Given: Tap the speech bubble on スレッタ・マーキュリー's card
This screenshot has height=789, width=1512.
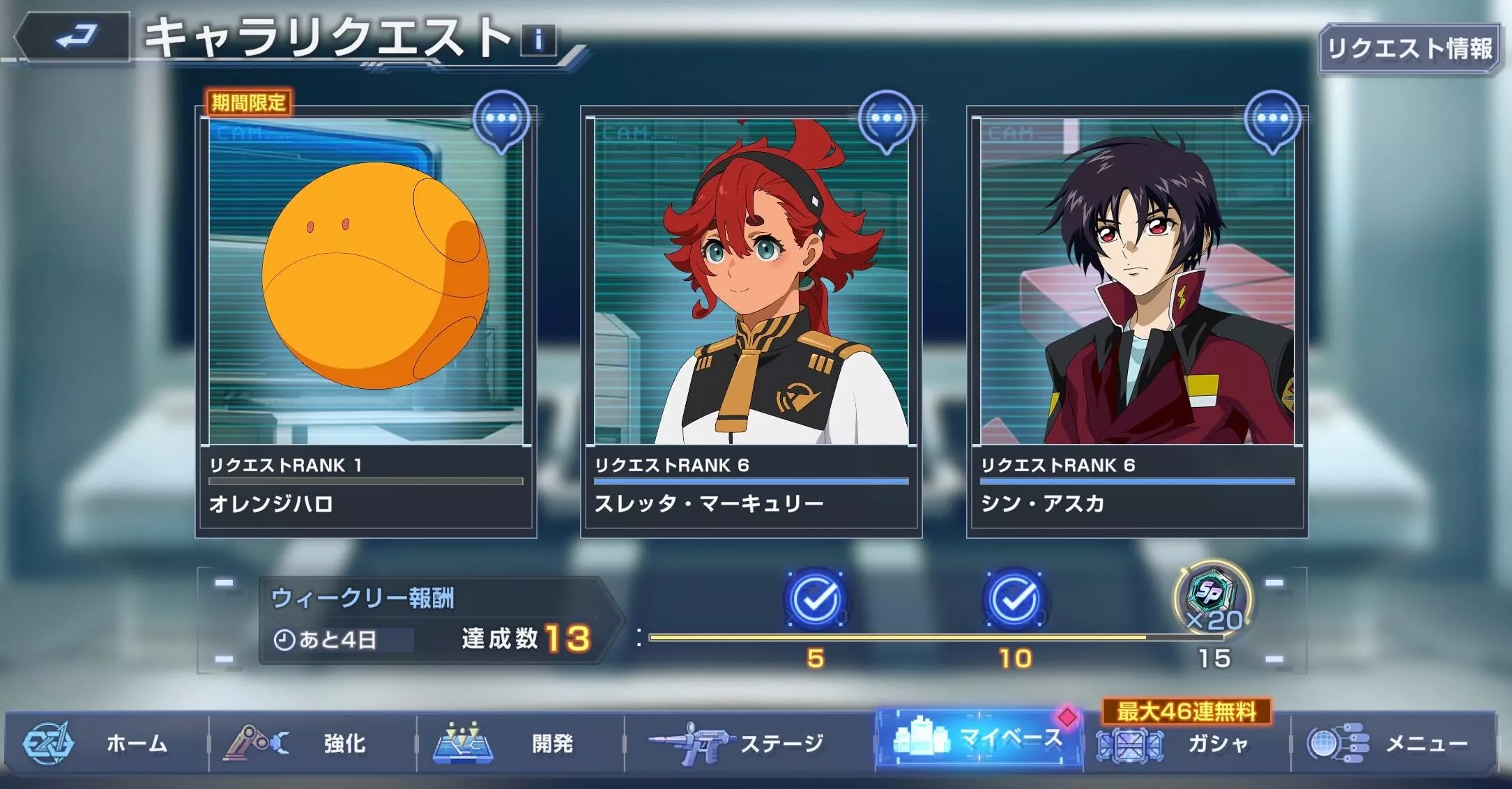Looking at the screenshot, I should [x=888, y=118].
